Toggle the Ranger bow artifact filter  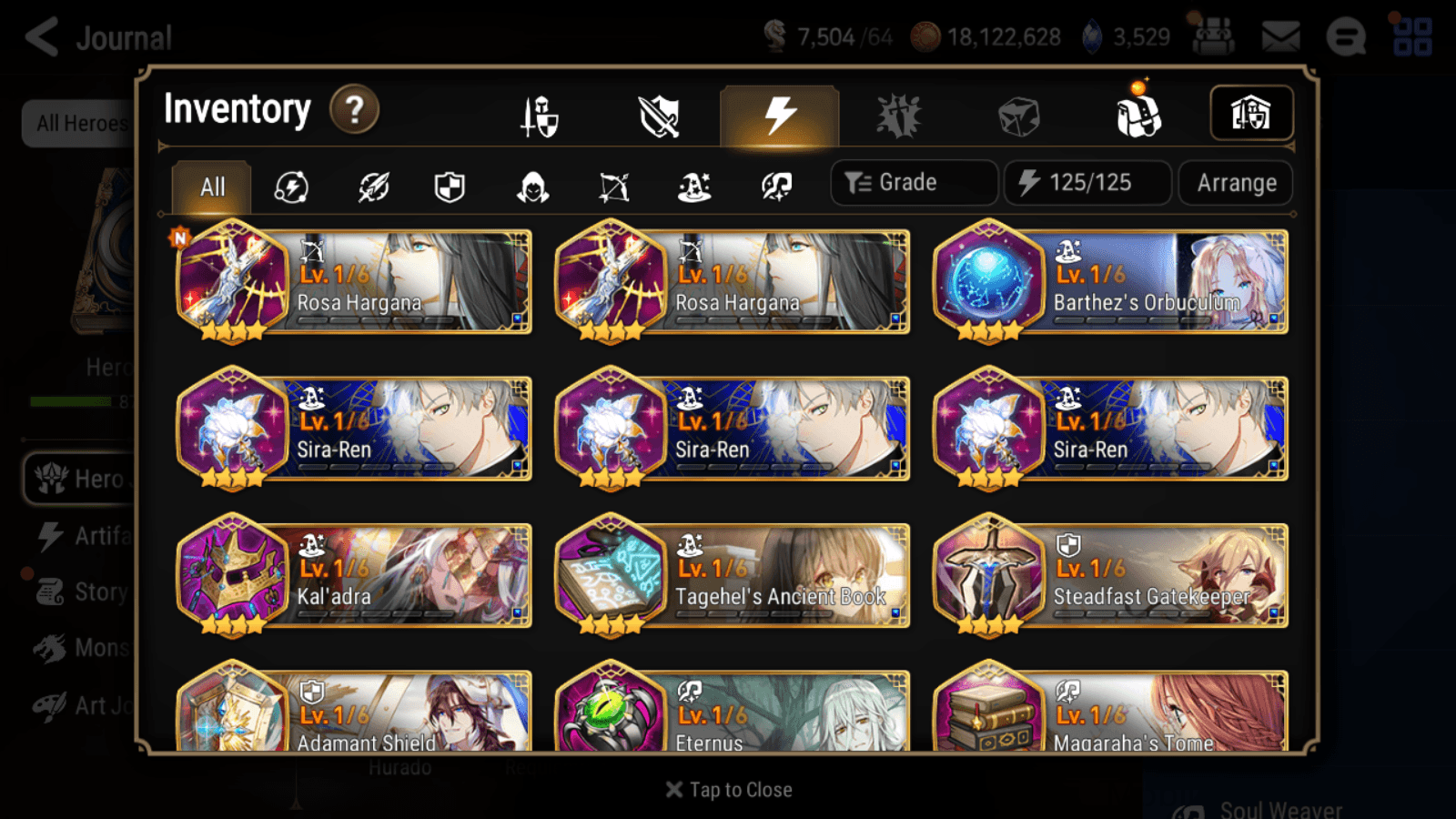(x=613, y=187)
